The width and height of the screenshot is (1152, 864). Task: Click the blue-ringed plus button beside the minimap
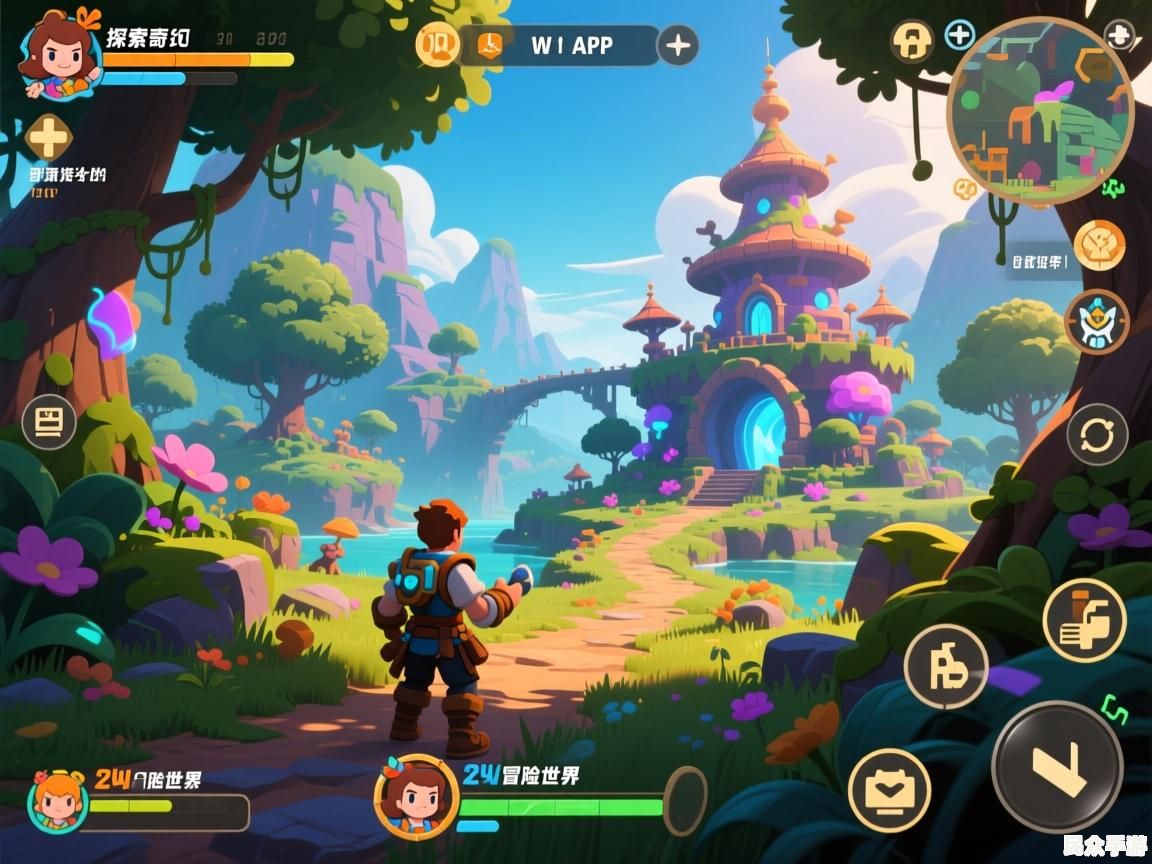point(960,35)
